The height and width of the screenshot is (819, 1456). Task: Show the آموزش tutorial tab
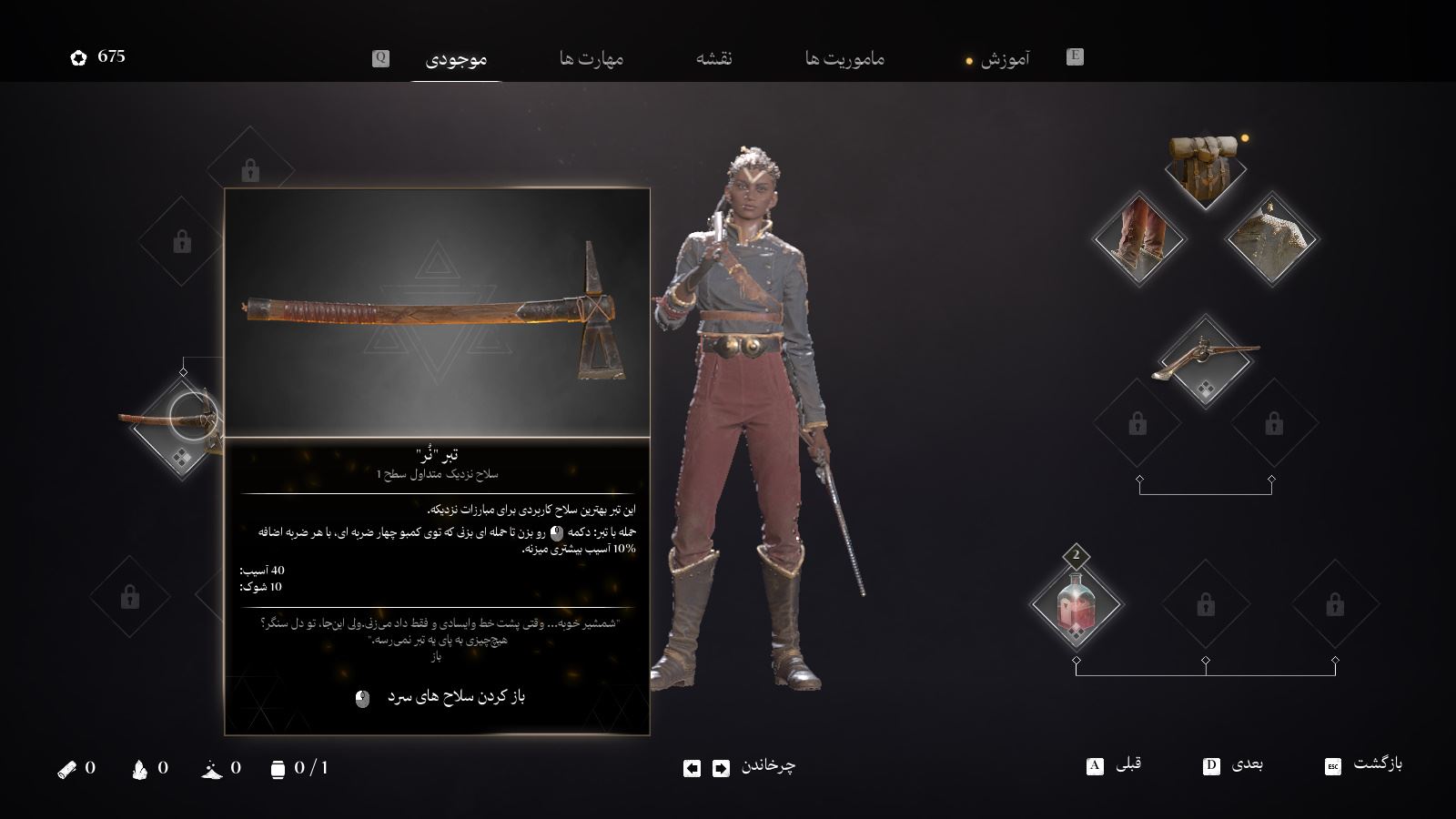tap(1005, 59)
